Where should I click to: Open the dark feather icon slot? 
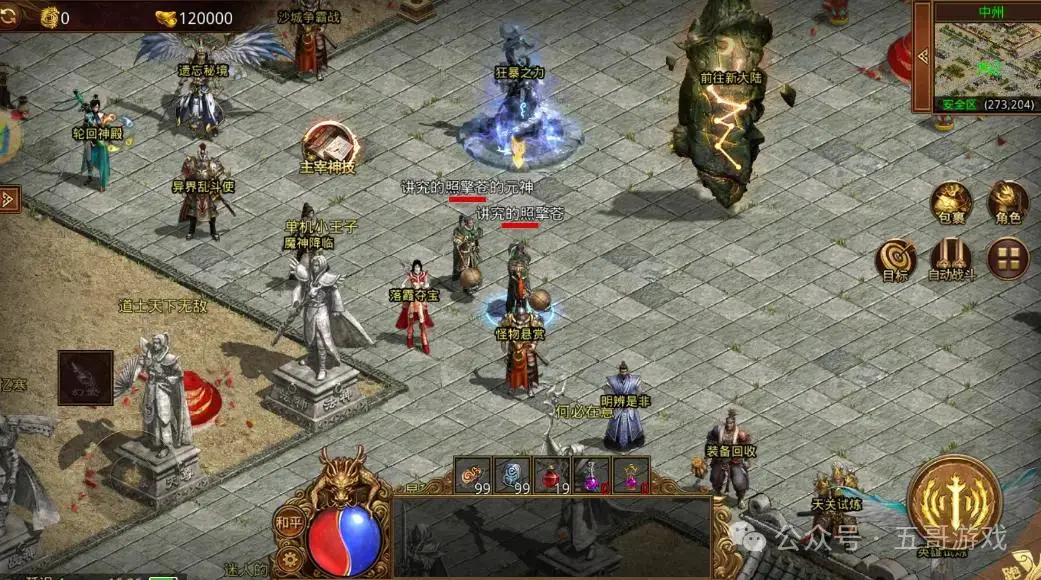[x=85, y=377]
